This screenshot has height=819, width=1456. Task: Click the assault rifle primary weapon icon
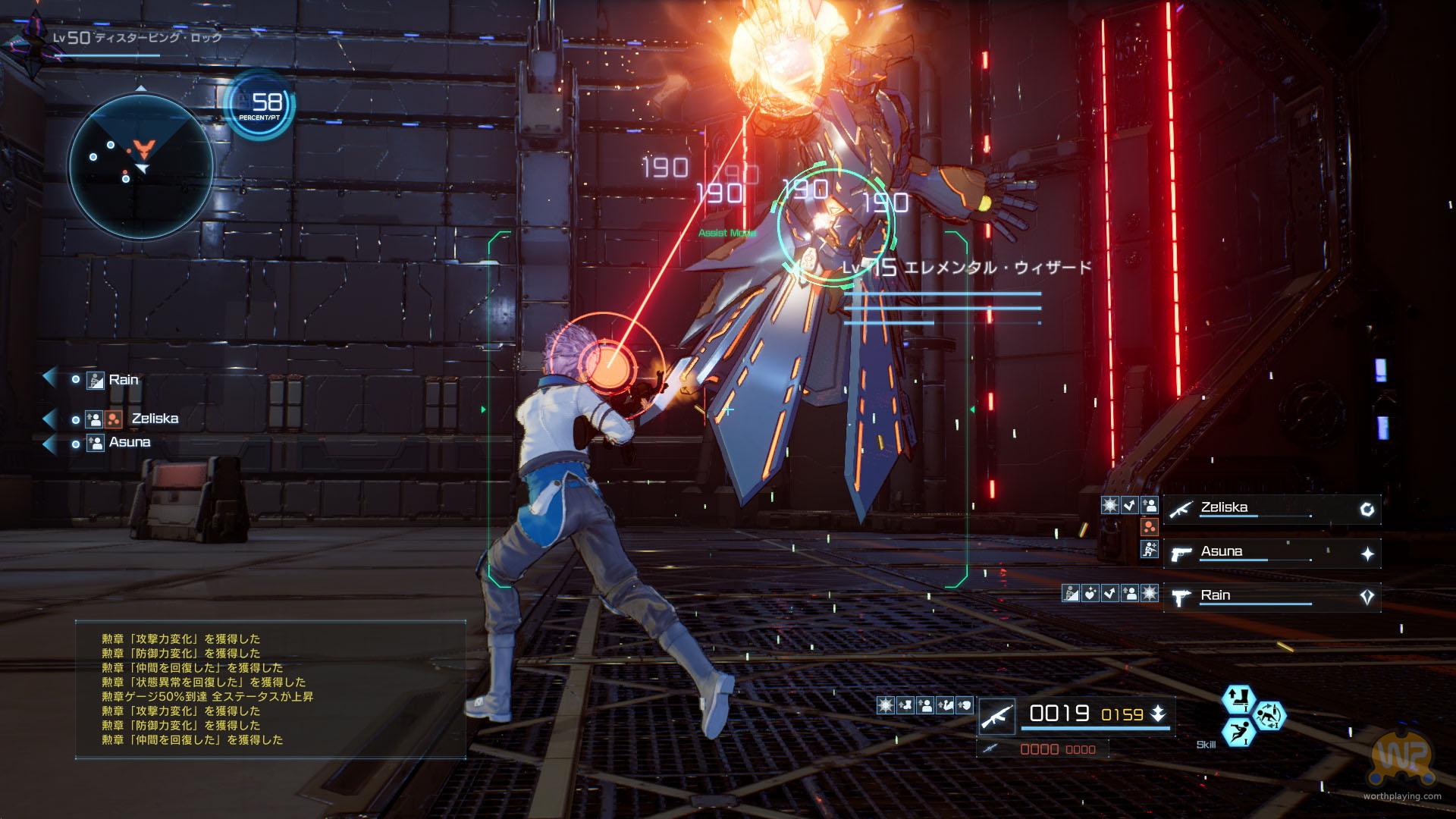coord(996,715)
